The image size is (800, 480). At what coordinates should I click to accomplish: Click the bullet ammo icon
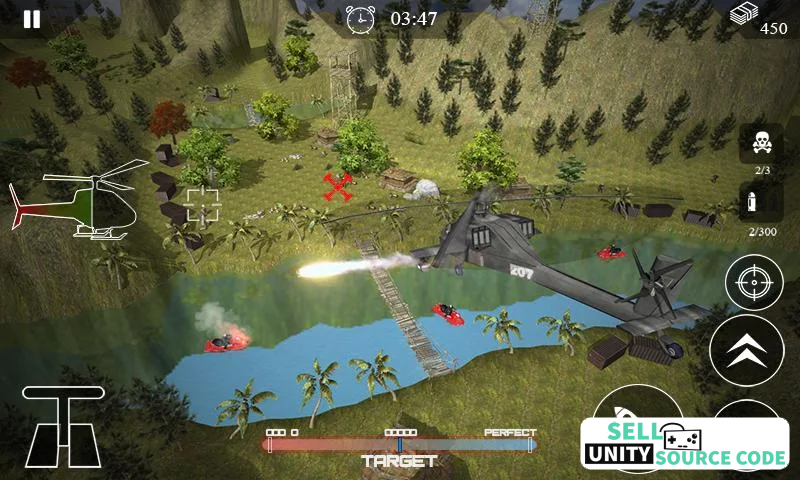click(x=760, y=204)
